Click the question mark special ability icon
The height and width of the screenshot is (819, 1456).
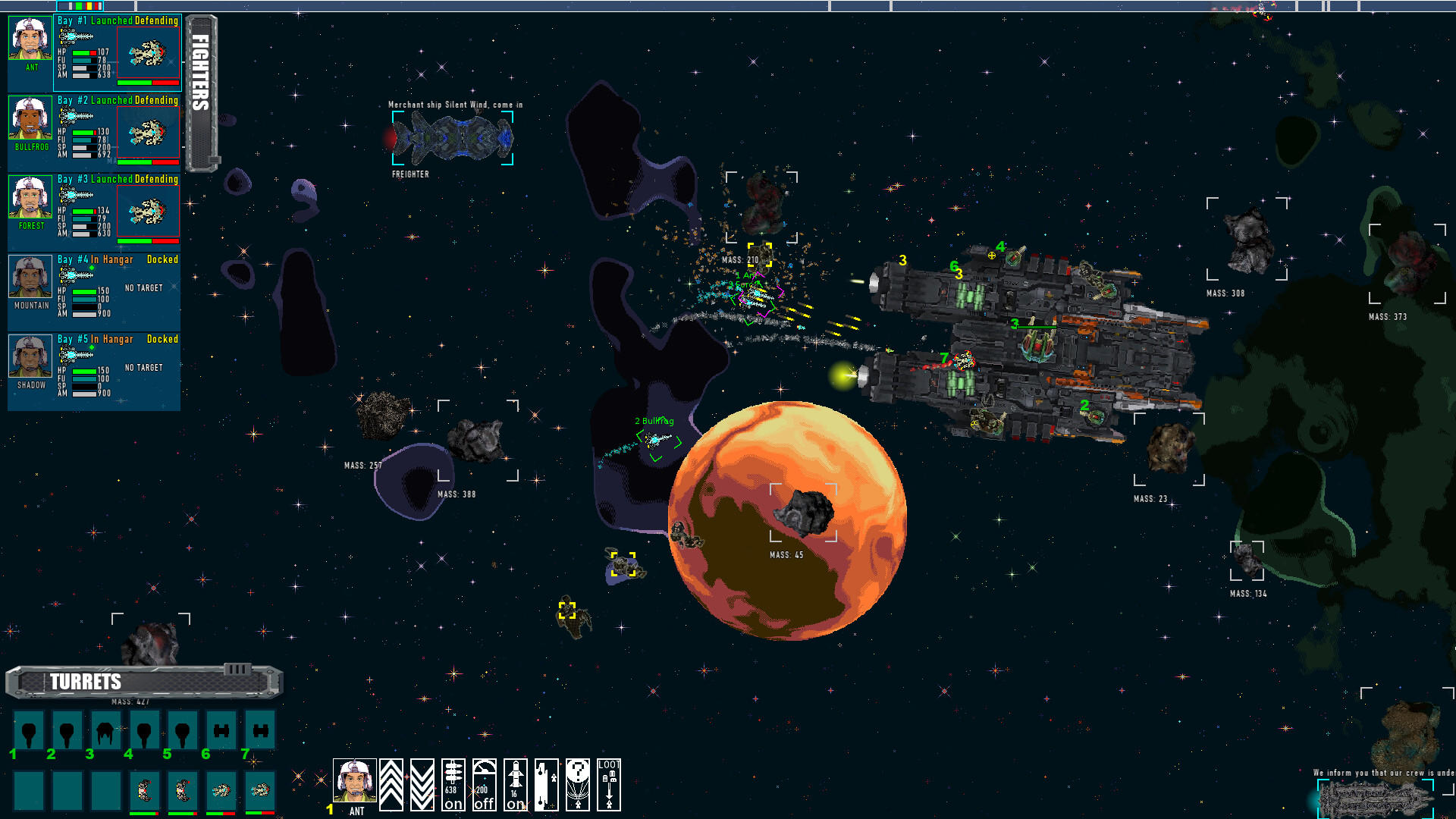pyautogui.click(x=578, y=784)
